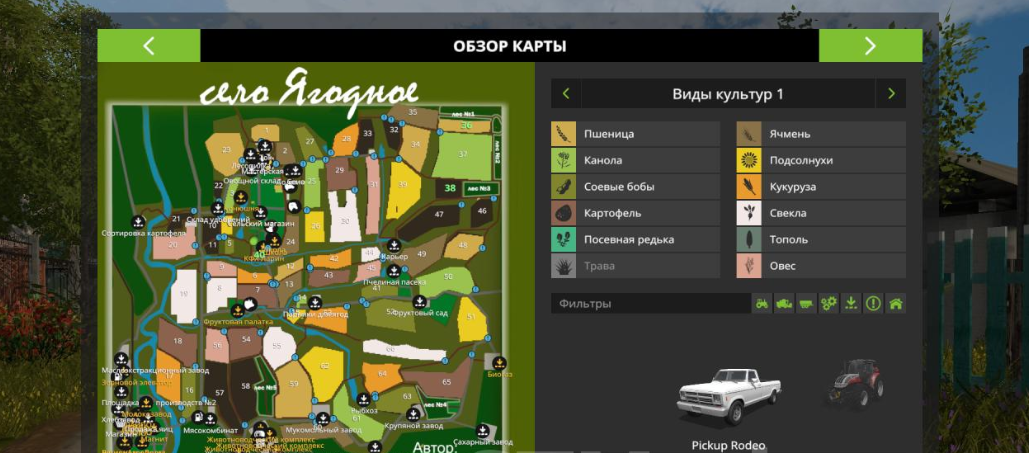
Task: Go to the next menu page arrow
Action: 870,46
